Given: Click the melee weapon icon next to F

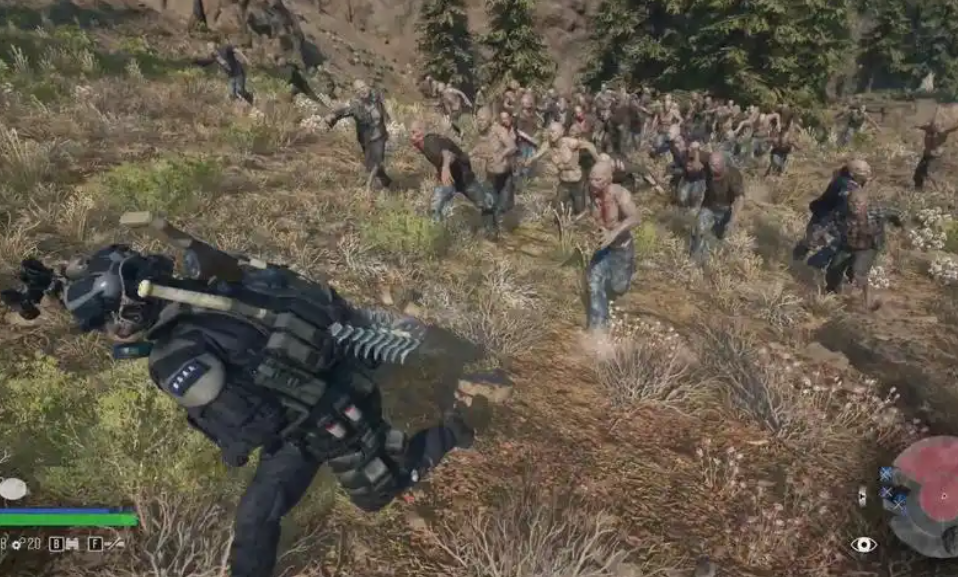Looking at the screenshot, I should (116, 544).
